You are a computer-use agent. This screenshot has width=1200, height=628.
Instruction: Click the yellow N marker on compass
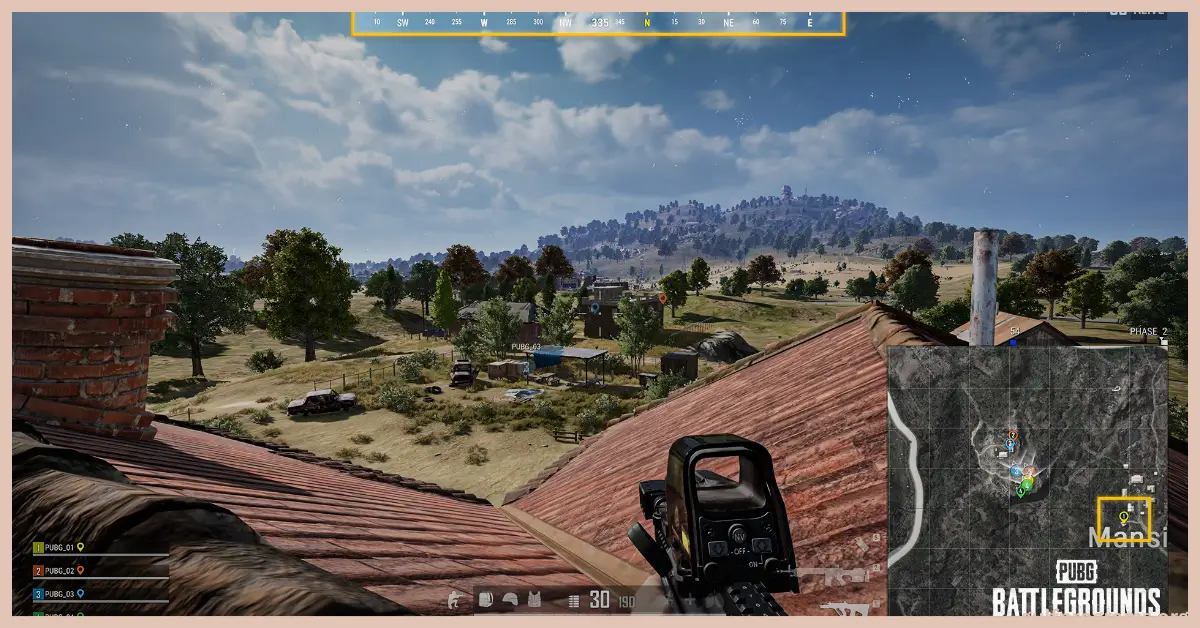[647, 21]
